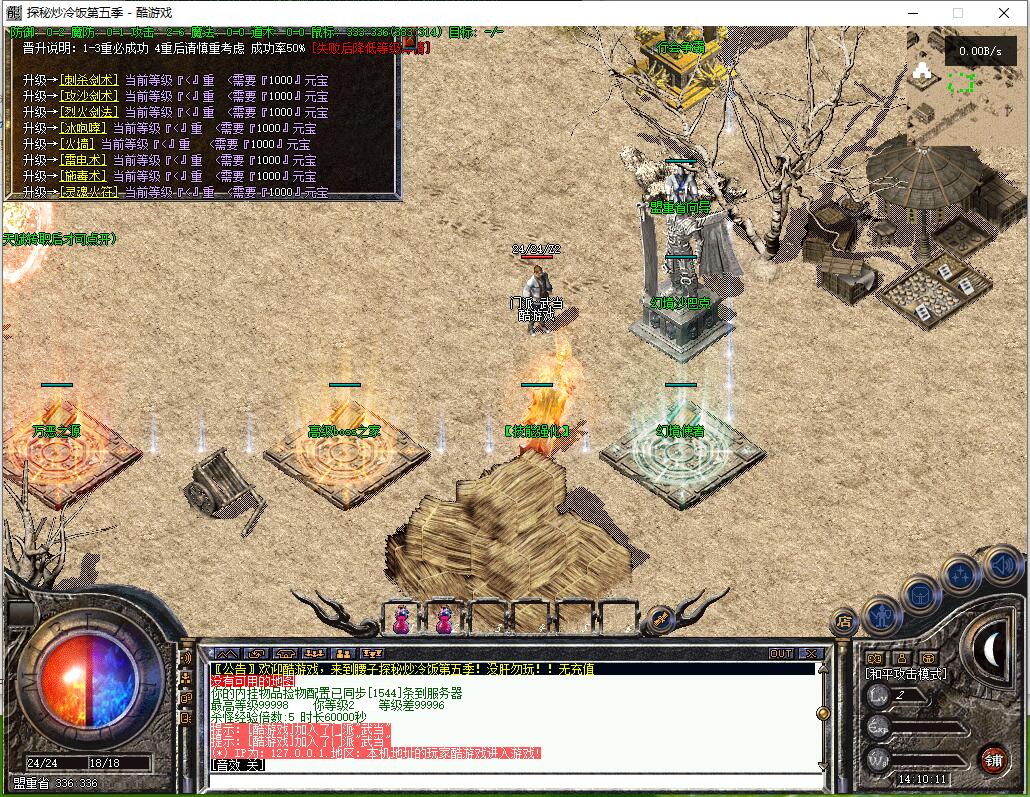Select the first red potion in the belt
Screen dimensions: 1030x797
coord(401,621)
